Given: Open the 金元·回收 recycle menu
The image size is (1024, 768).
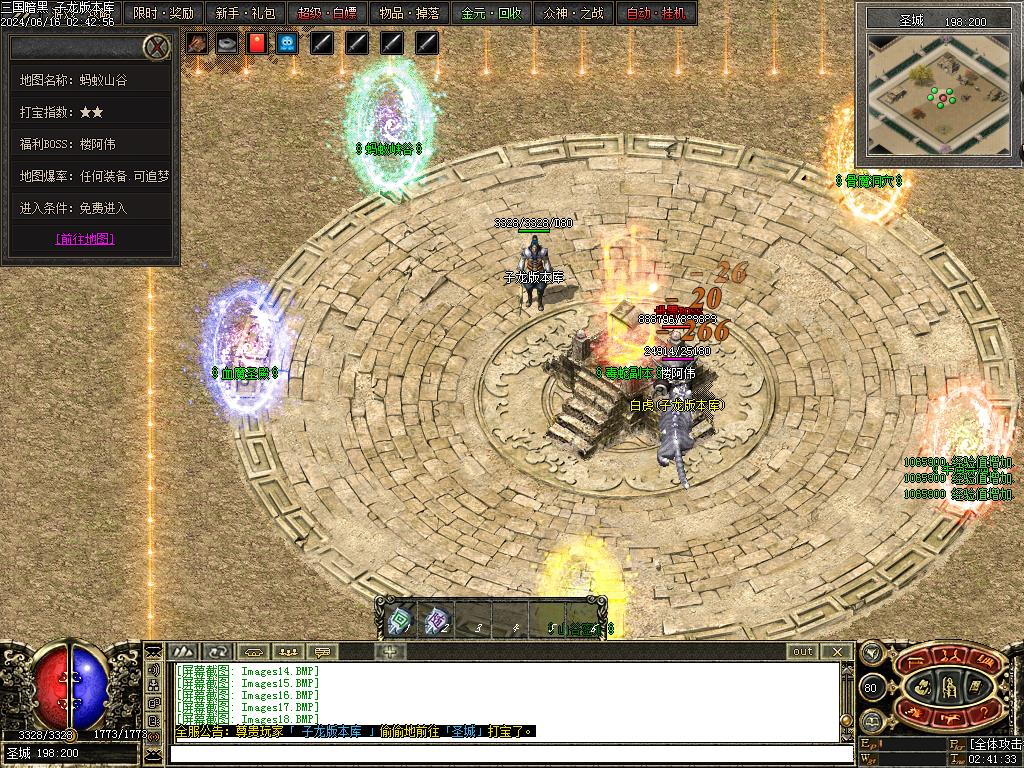Looking at the screenshot, I should point(491,14).
